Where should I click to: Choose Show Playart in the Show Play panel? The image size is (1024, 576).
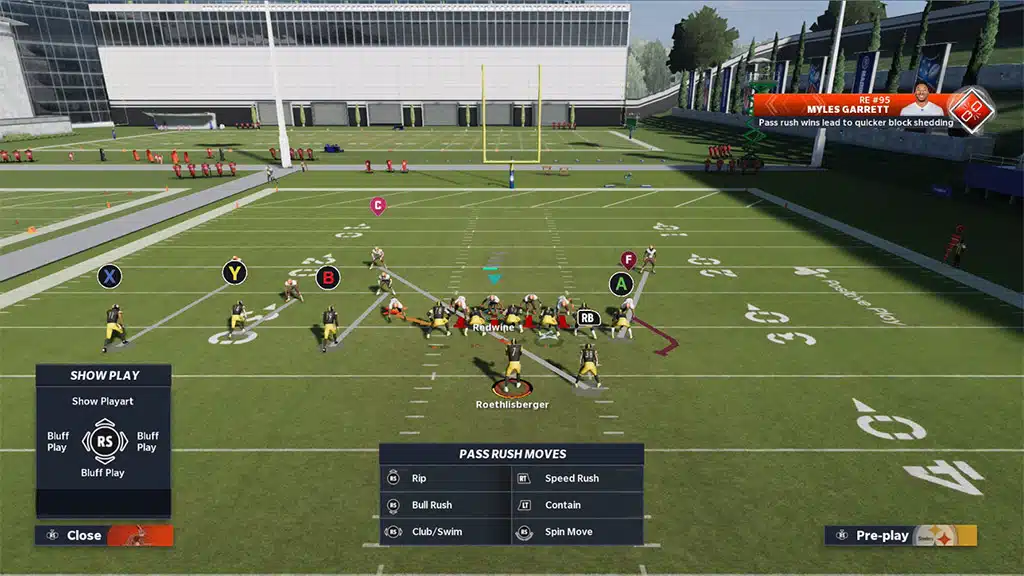(x=105, y=401)
